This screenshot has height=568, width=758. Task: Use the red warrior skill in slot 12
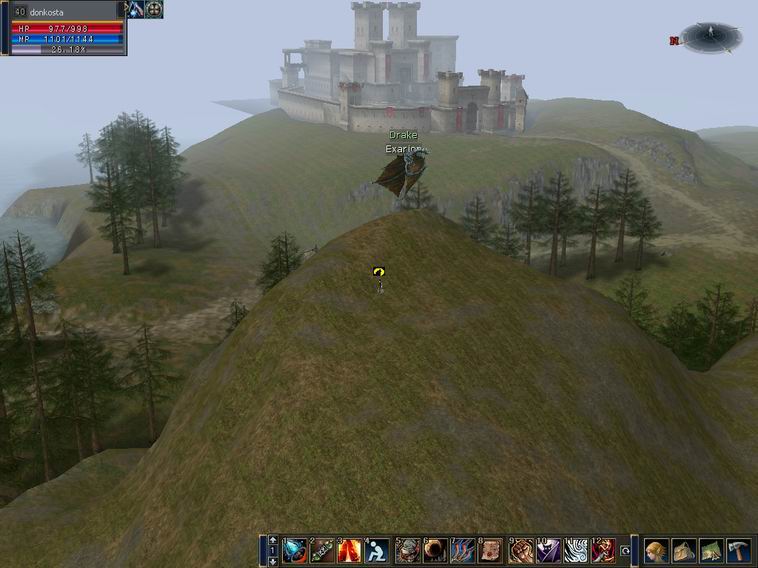604,551
